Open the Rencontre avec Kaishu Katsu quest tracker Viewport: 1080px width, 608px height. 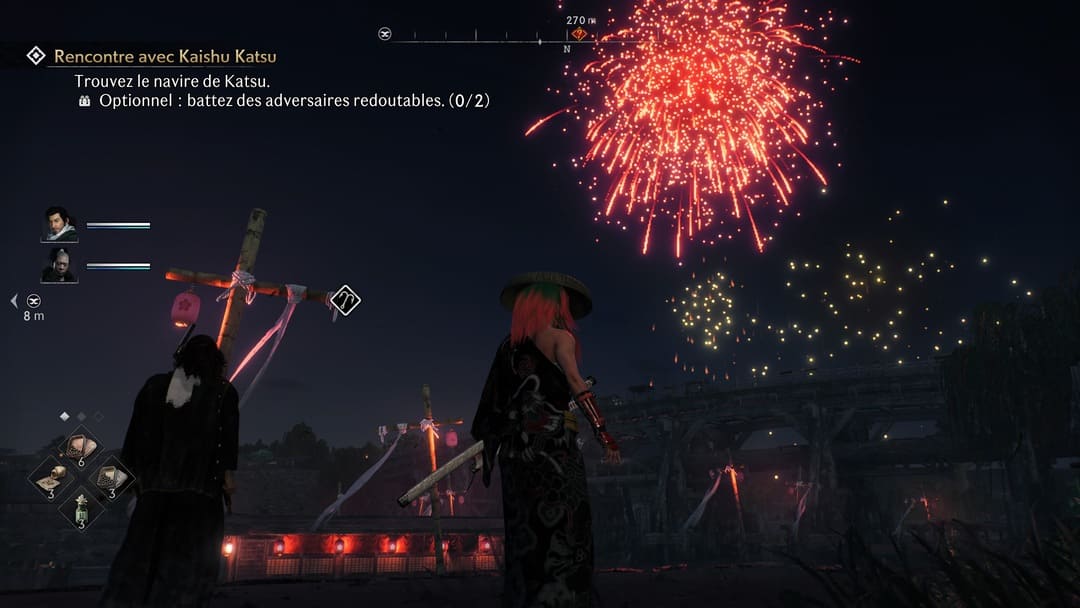pyautogui.click(x=165, y=57)
